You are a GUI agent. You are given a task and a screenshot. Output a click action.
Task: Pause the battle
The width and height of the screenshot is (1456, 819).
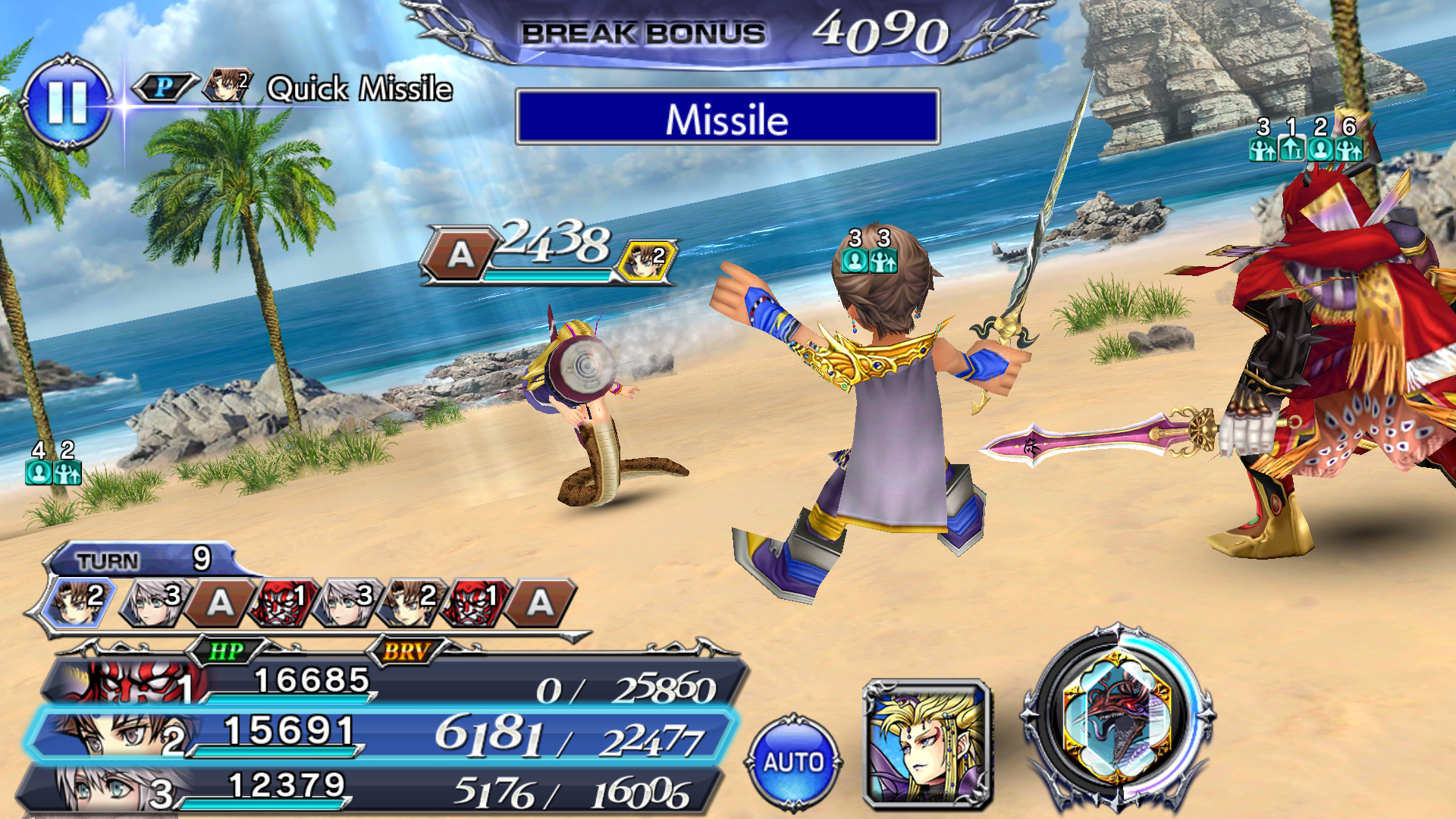tap(67, 102)
